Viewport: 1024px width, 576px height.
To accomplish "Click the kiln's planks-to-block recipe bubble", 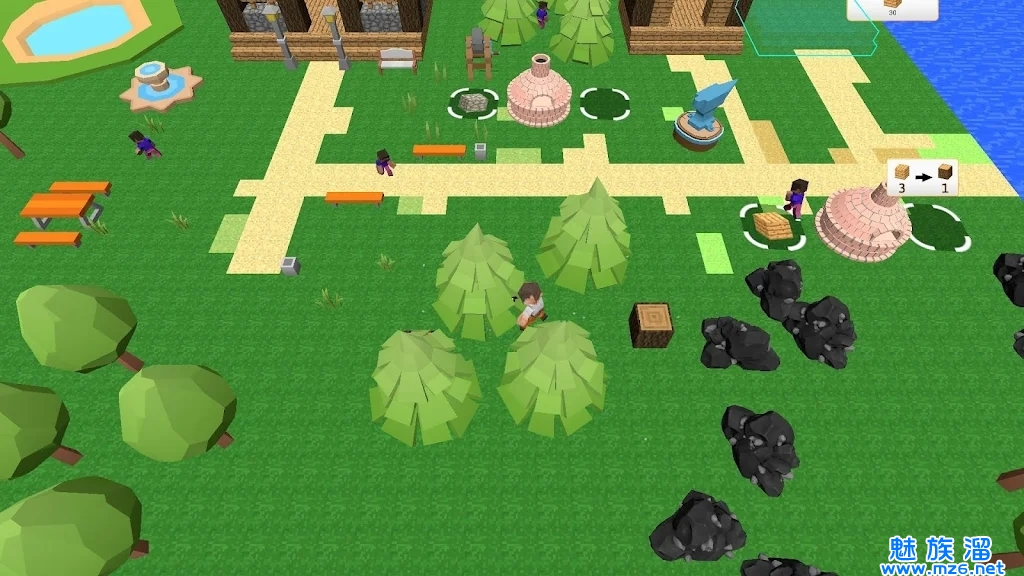I will pos(922,177).
